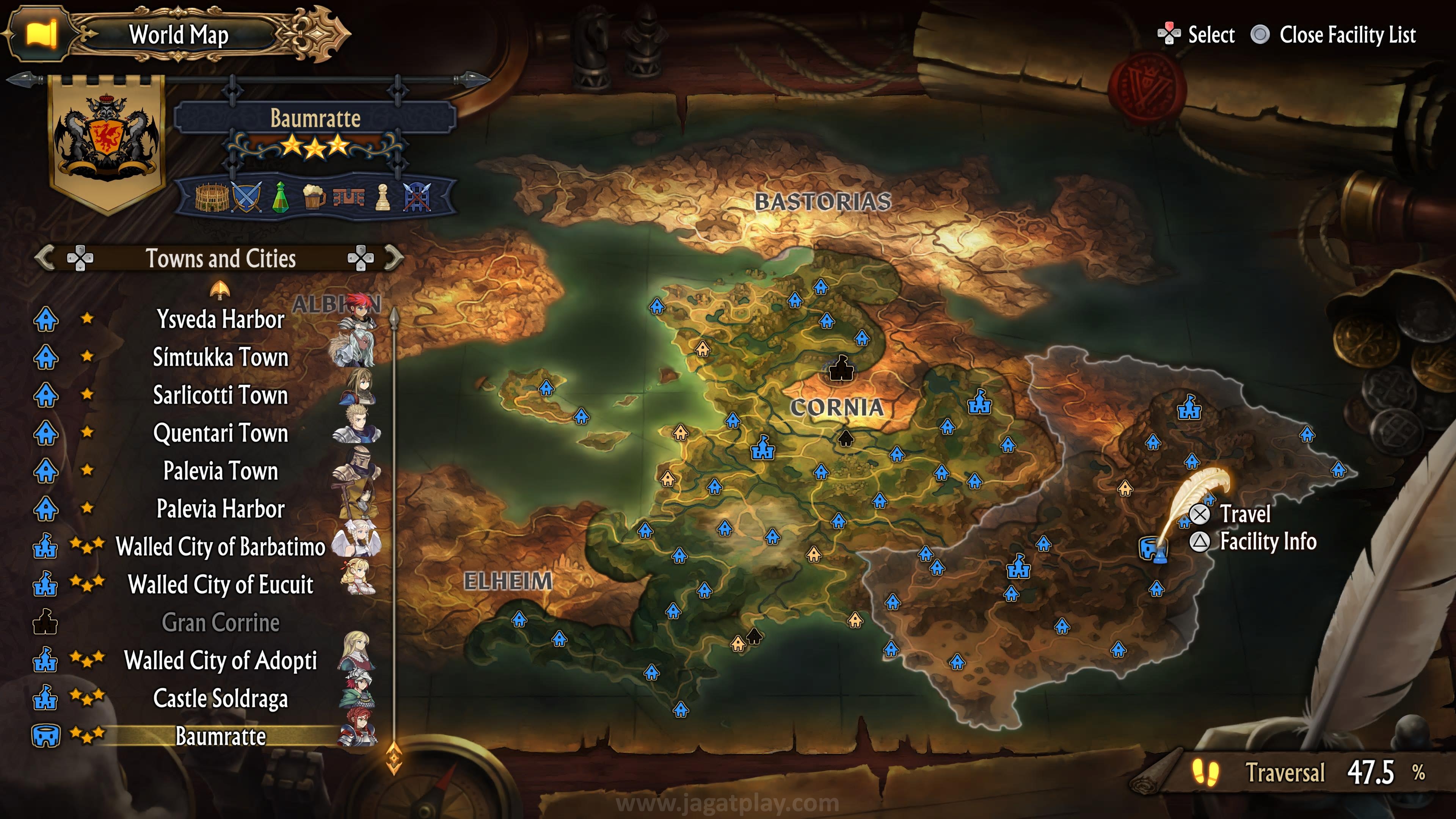This screenshot has width=1456, height=819.
Task: Select Walled City of Barbatimo
Action: coord(220,546)
